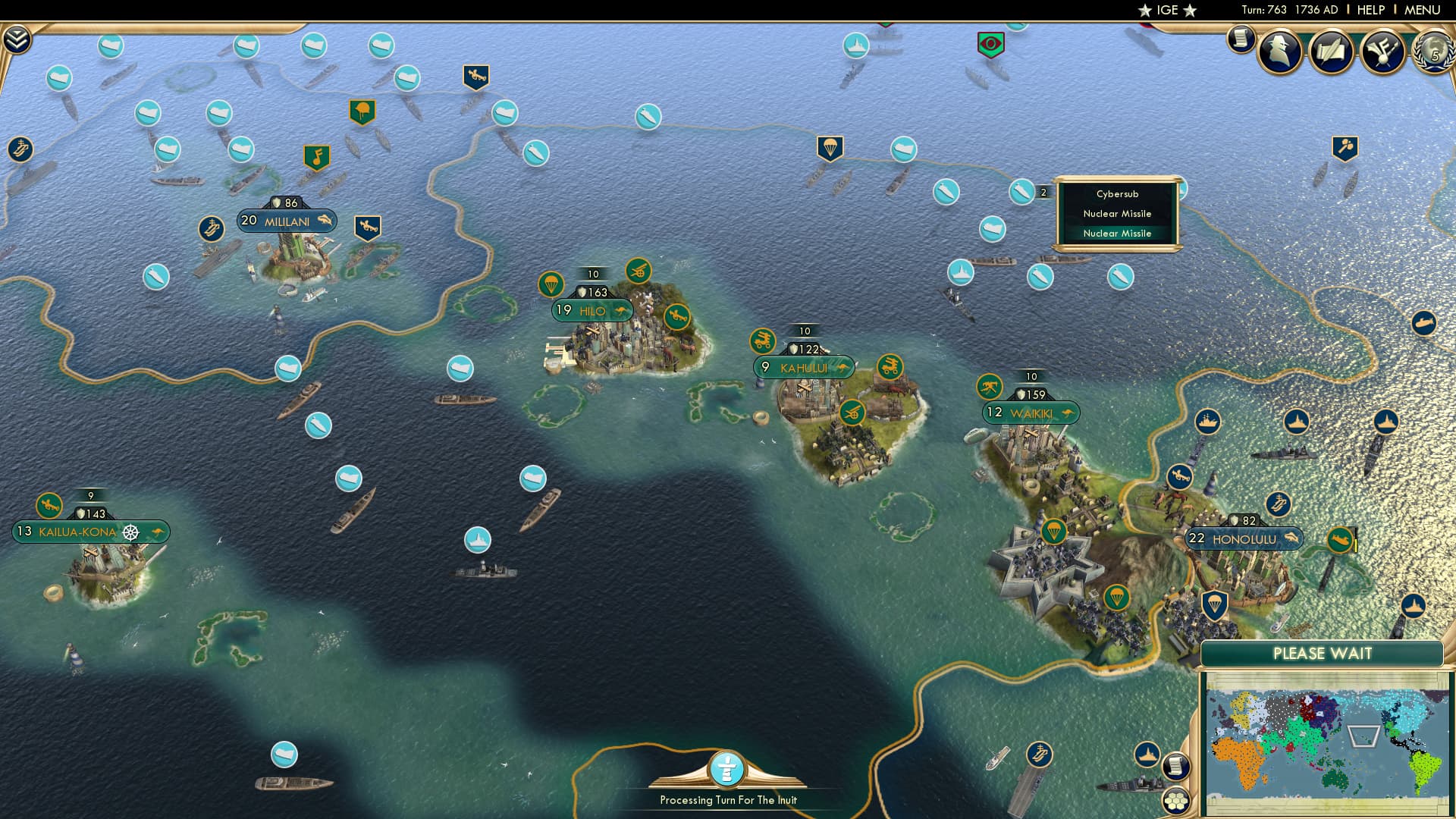Click the Honolulu city banner
Image resolution: width=1456 pixels, height=819 pixels.
point(1244,538)
